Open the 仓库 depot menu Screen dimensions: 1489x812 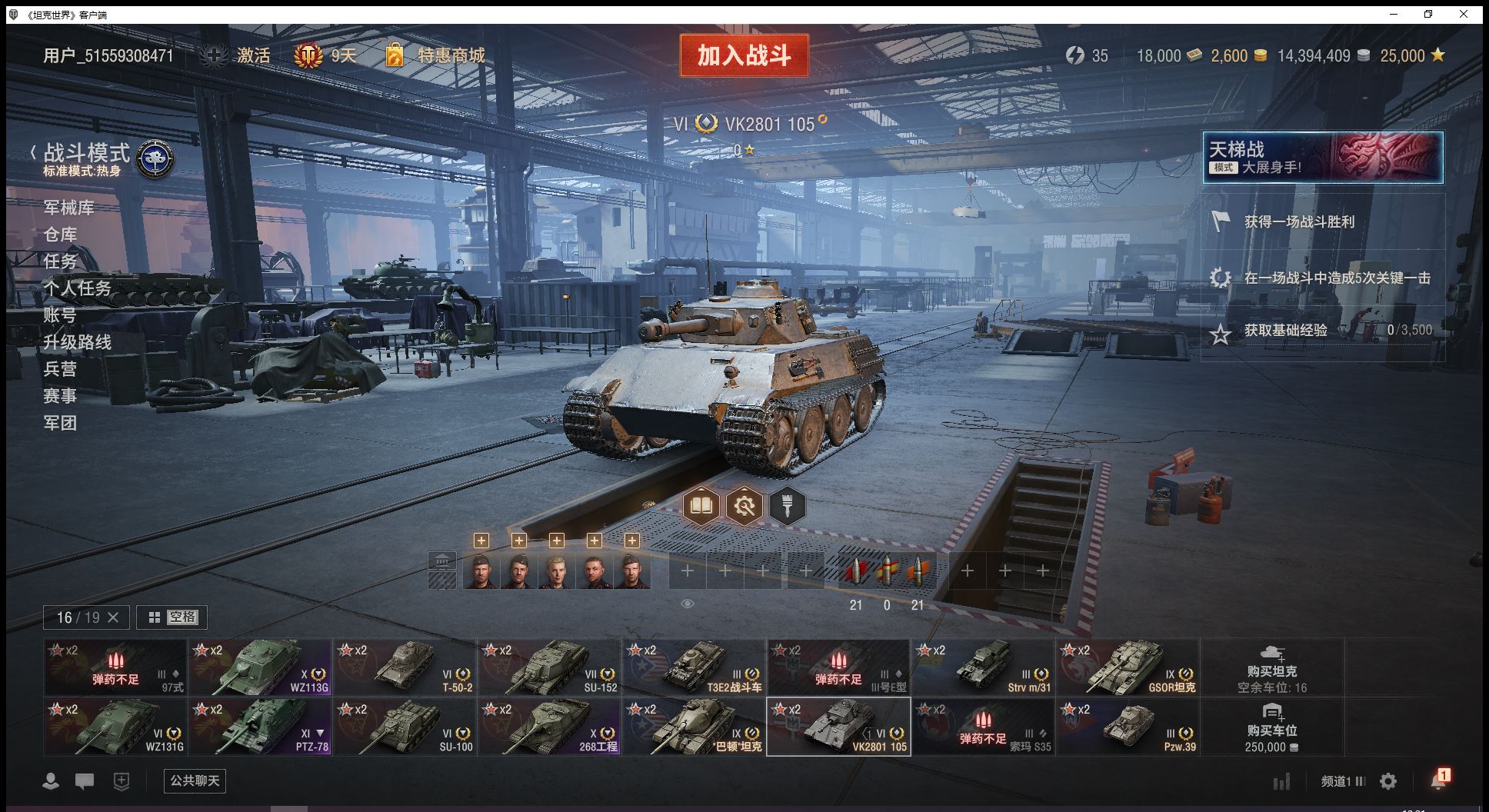[60, 235]
